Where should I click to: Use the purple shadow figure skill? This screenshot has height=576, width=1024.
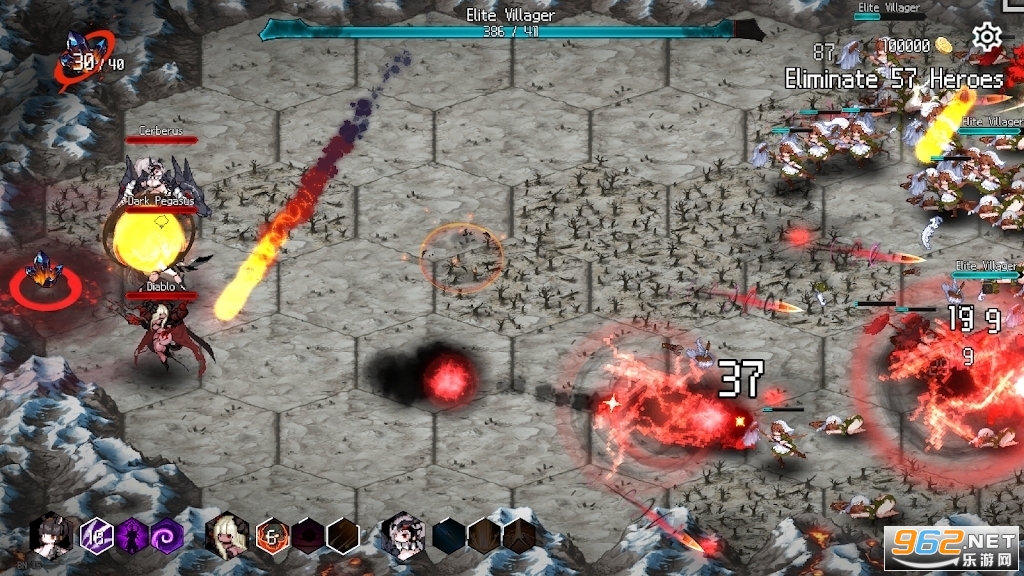tap(132, 536)
